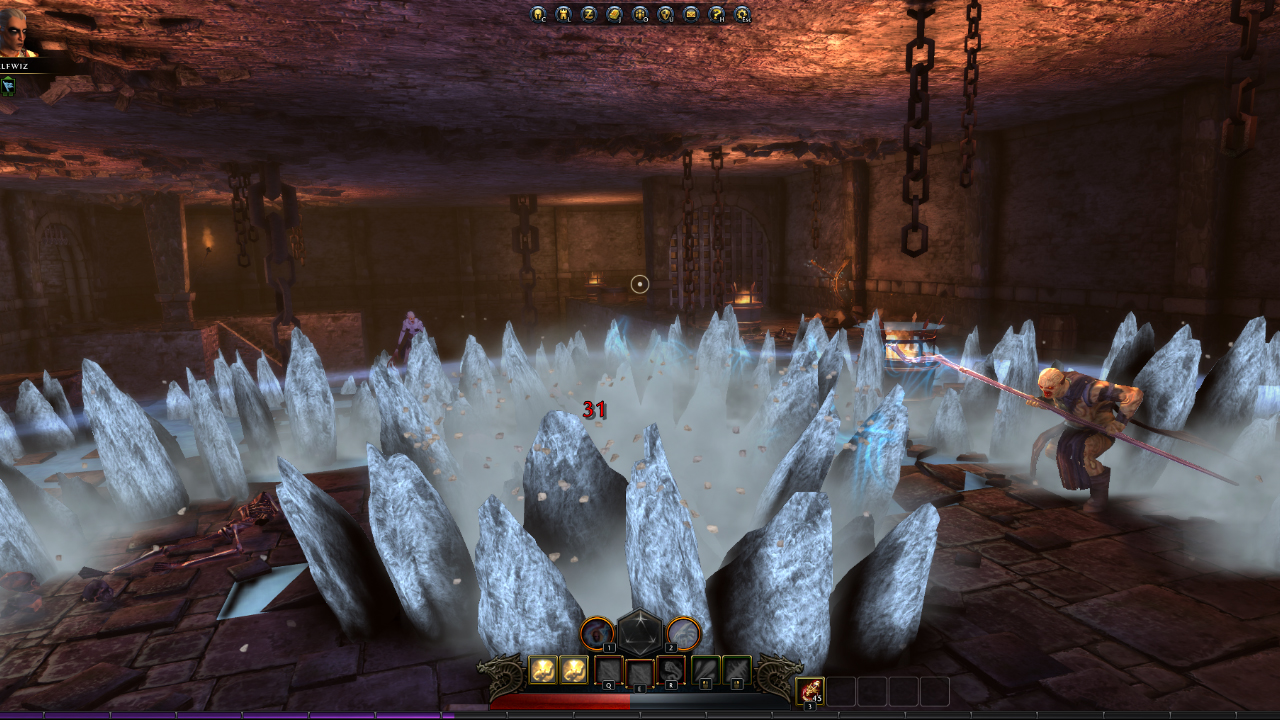Open the Zen store with the Z icon

coord(589,15)
